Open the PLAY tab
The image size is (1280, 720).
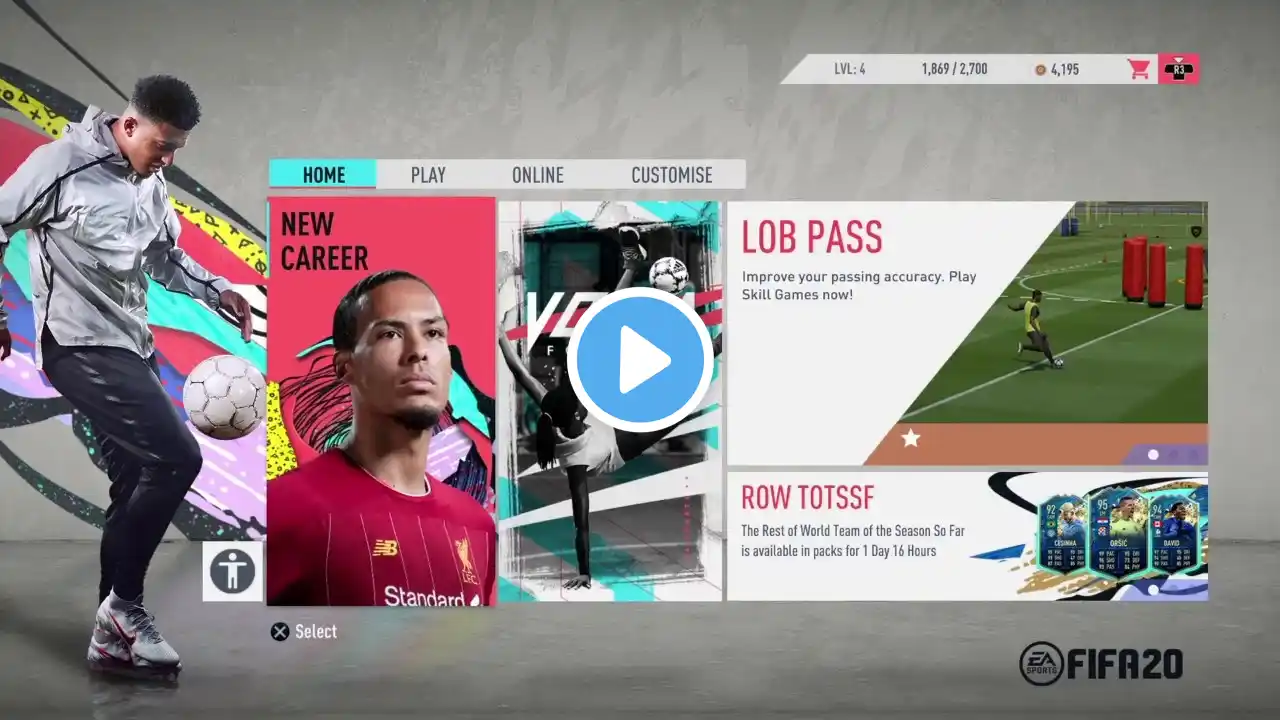click(428, 175)
